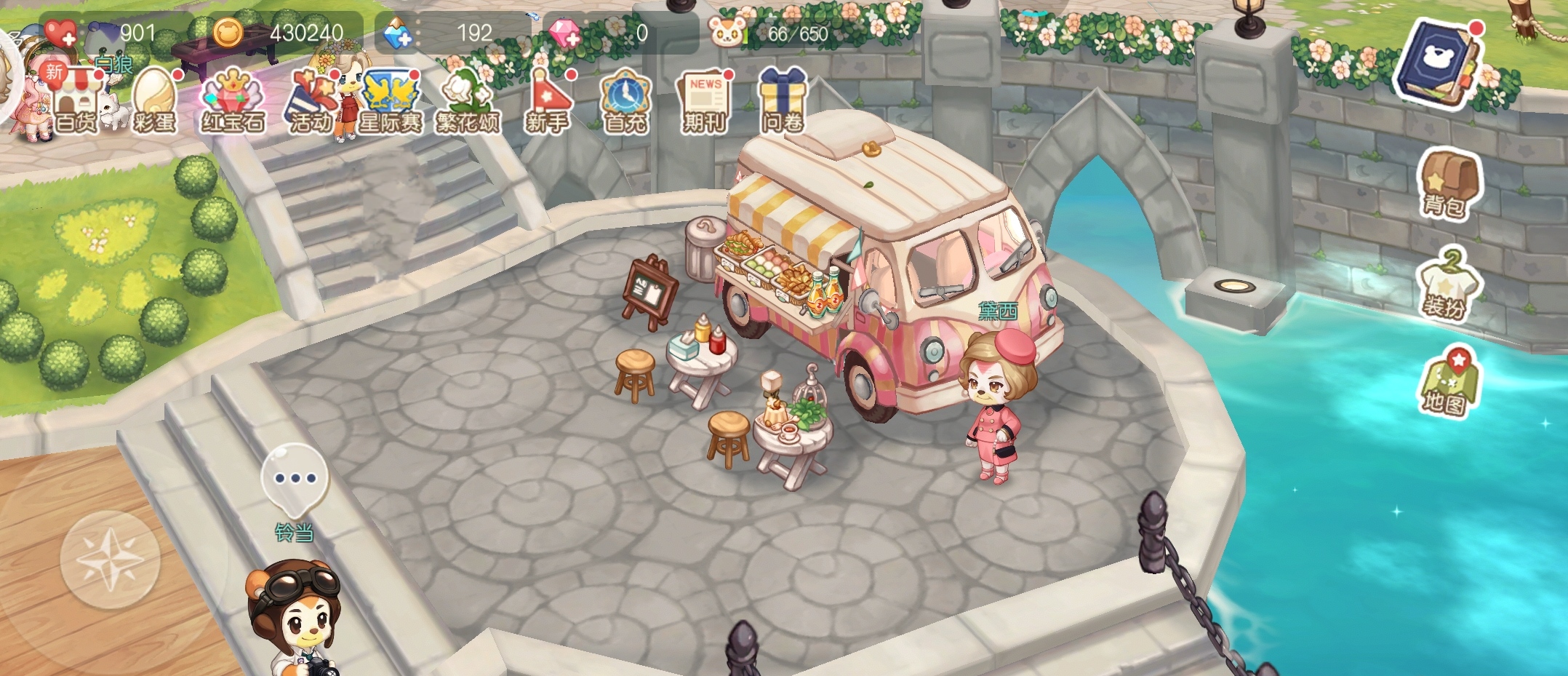This screenshot has height=676, width=1568.
Task: Open the 繁花颂 flower event
Action: (468, 102)
